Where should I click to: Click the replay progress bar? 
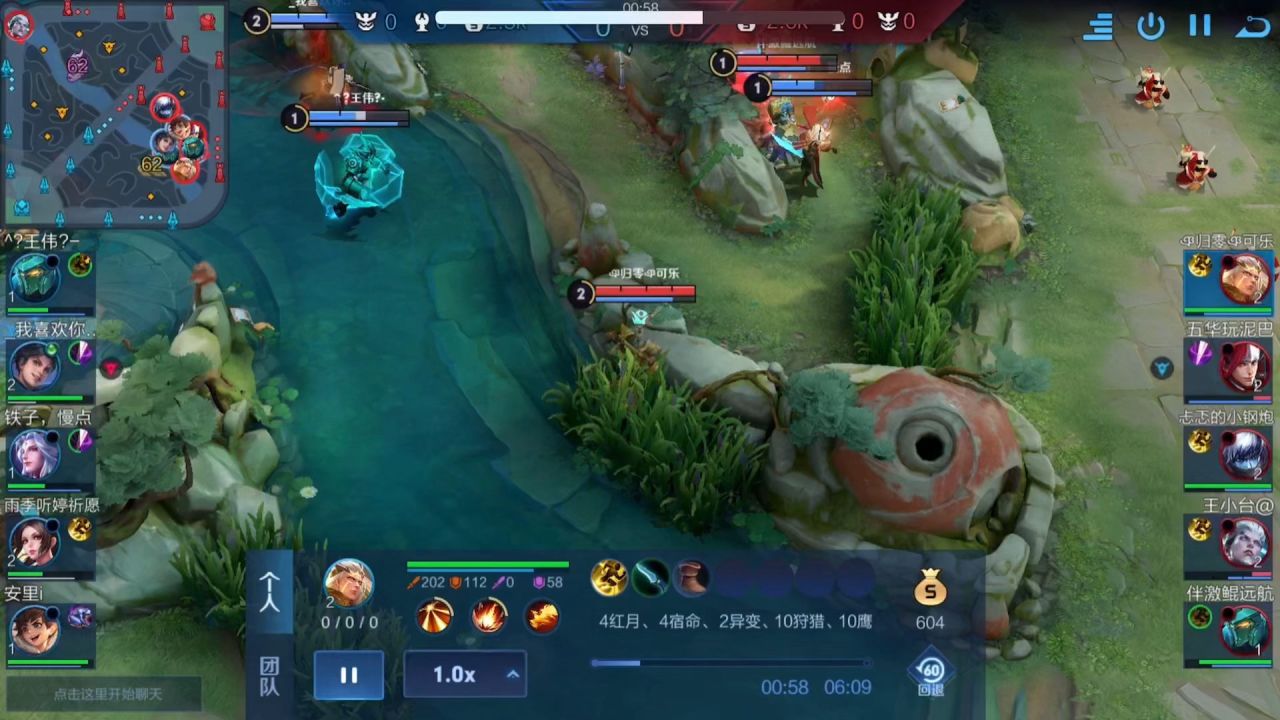tap(730, 662)
